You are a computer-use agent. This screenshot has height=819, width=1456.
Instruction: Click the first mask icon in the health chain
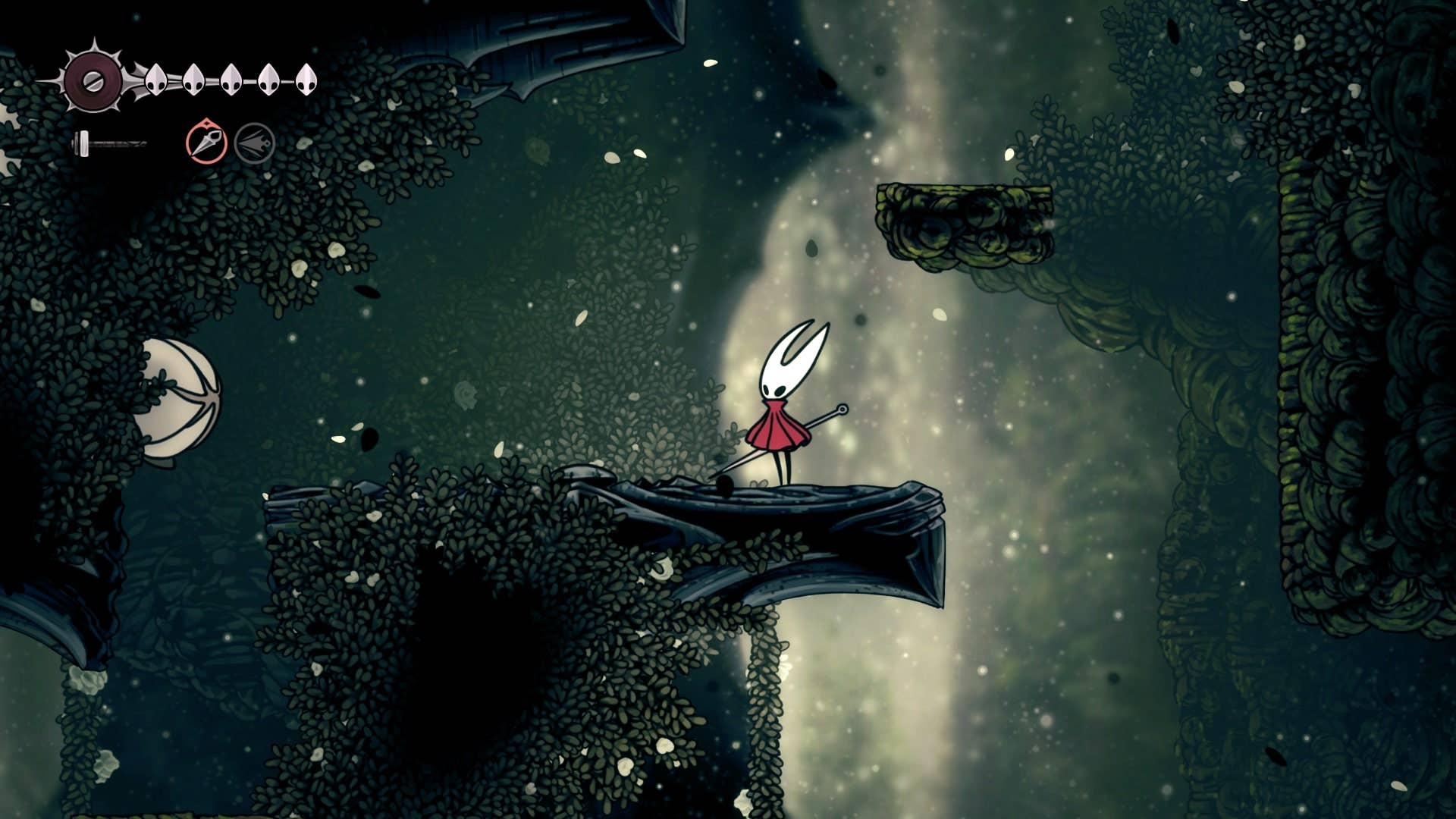(156, 79)
